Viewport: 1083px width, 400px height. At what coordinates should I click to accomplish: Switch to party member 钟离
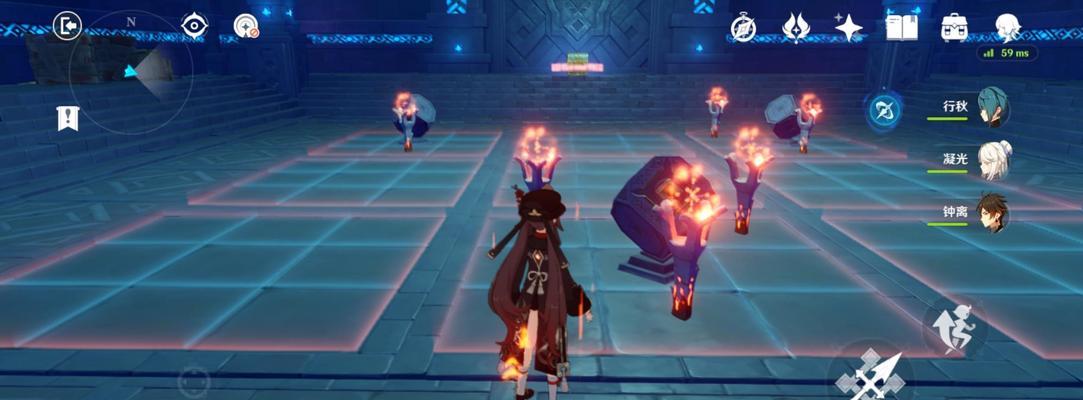pos(990,213)
